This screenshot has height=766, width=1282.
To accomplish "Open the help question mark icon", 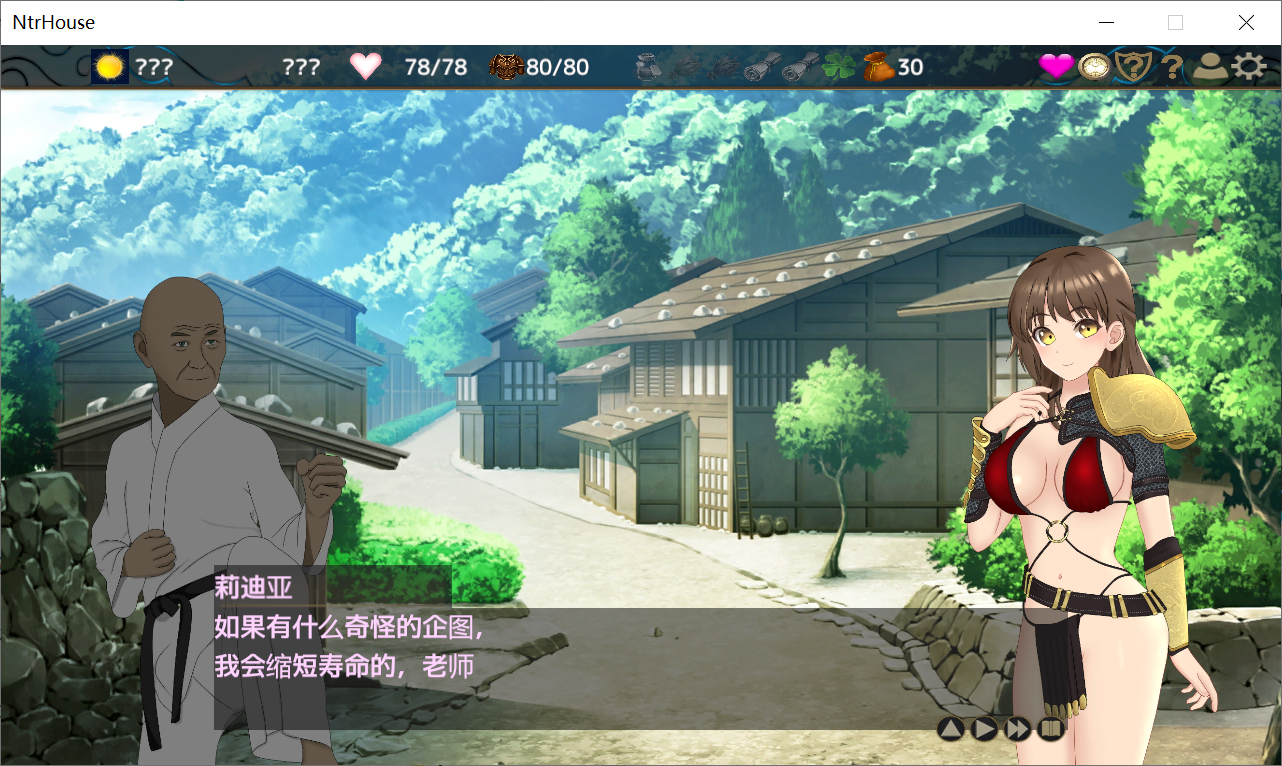I will (1170, 66).
